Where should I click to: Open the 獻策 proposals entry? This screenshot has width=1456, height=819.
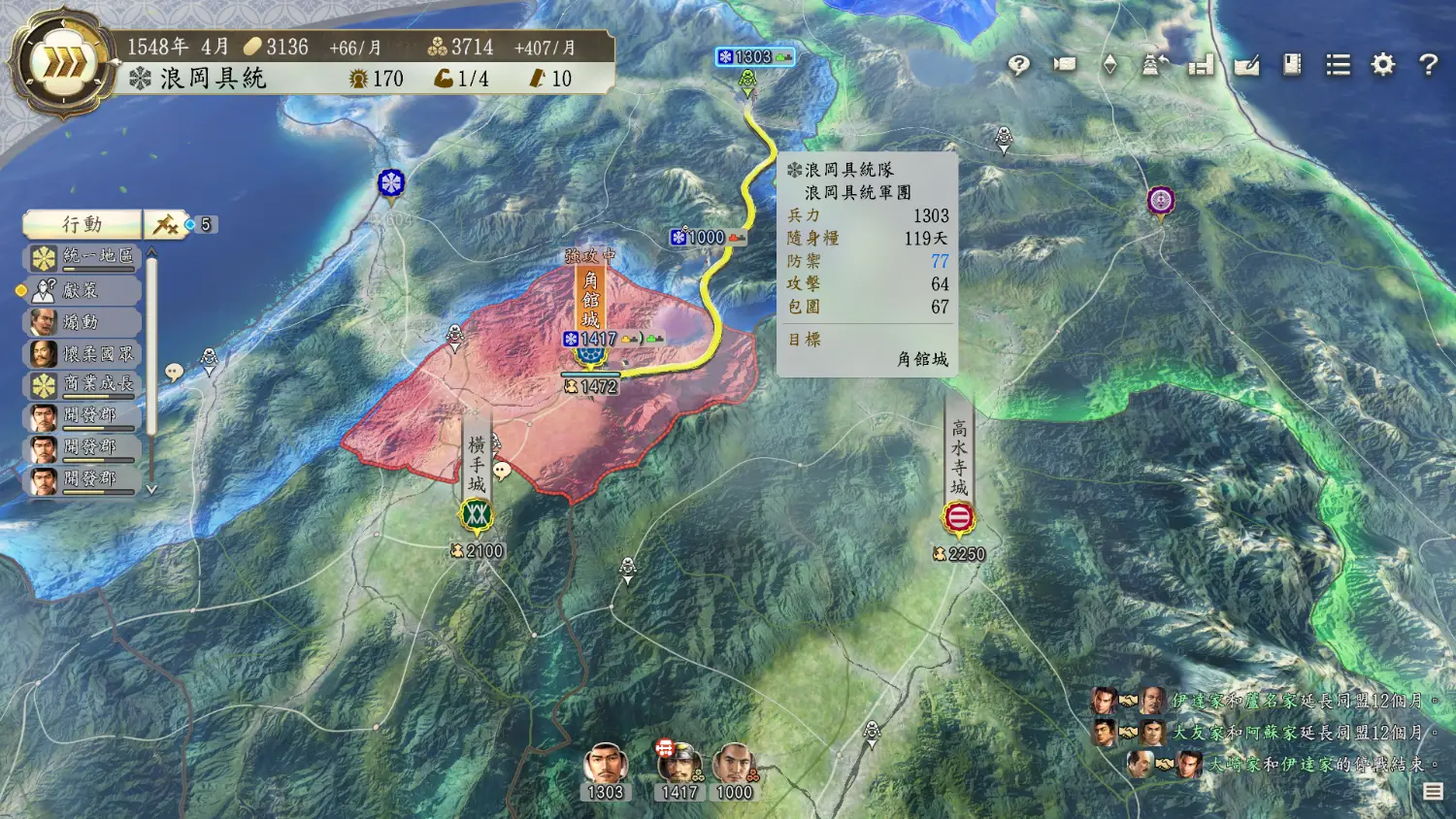pos(83,289)
